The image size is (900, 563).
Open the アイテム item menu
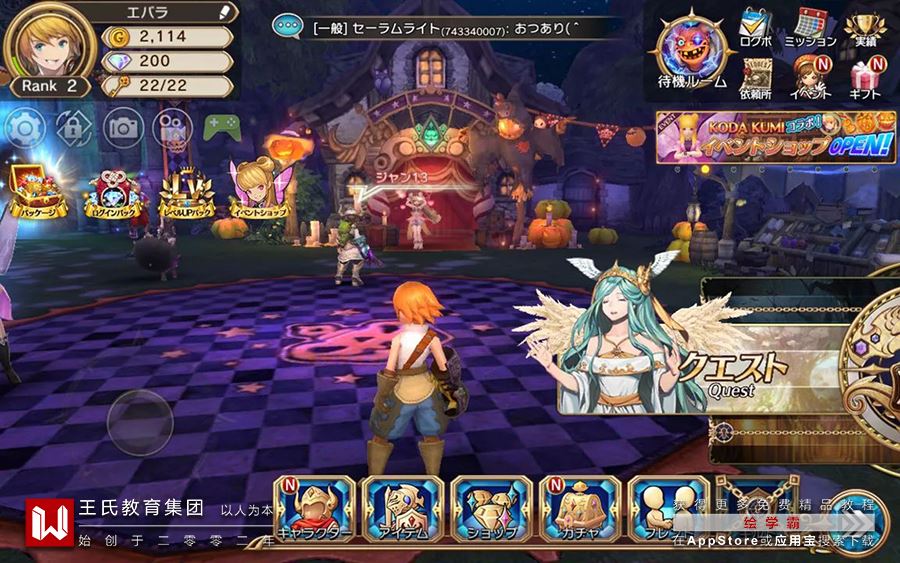[402, 510]
